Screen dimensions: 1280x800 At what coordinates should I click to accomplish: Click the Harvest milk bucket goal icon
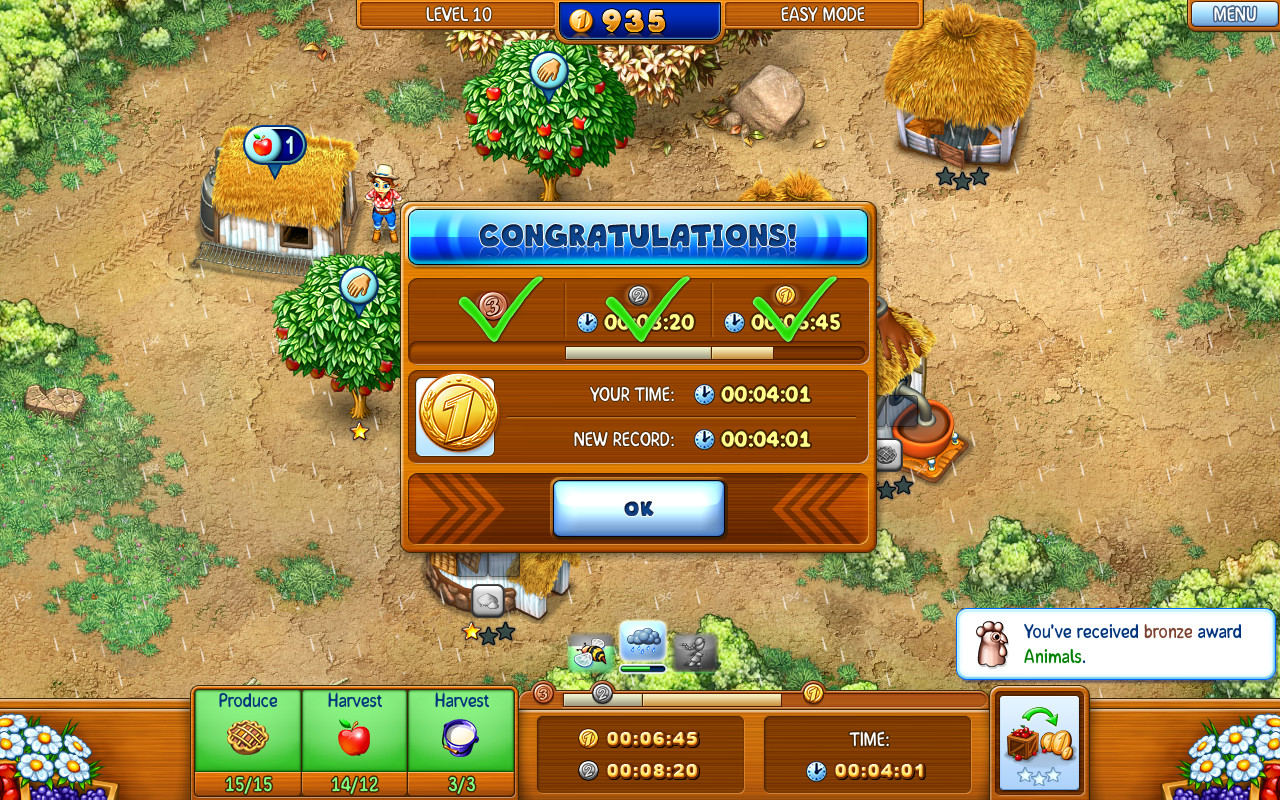tap(461, 735)
